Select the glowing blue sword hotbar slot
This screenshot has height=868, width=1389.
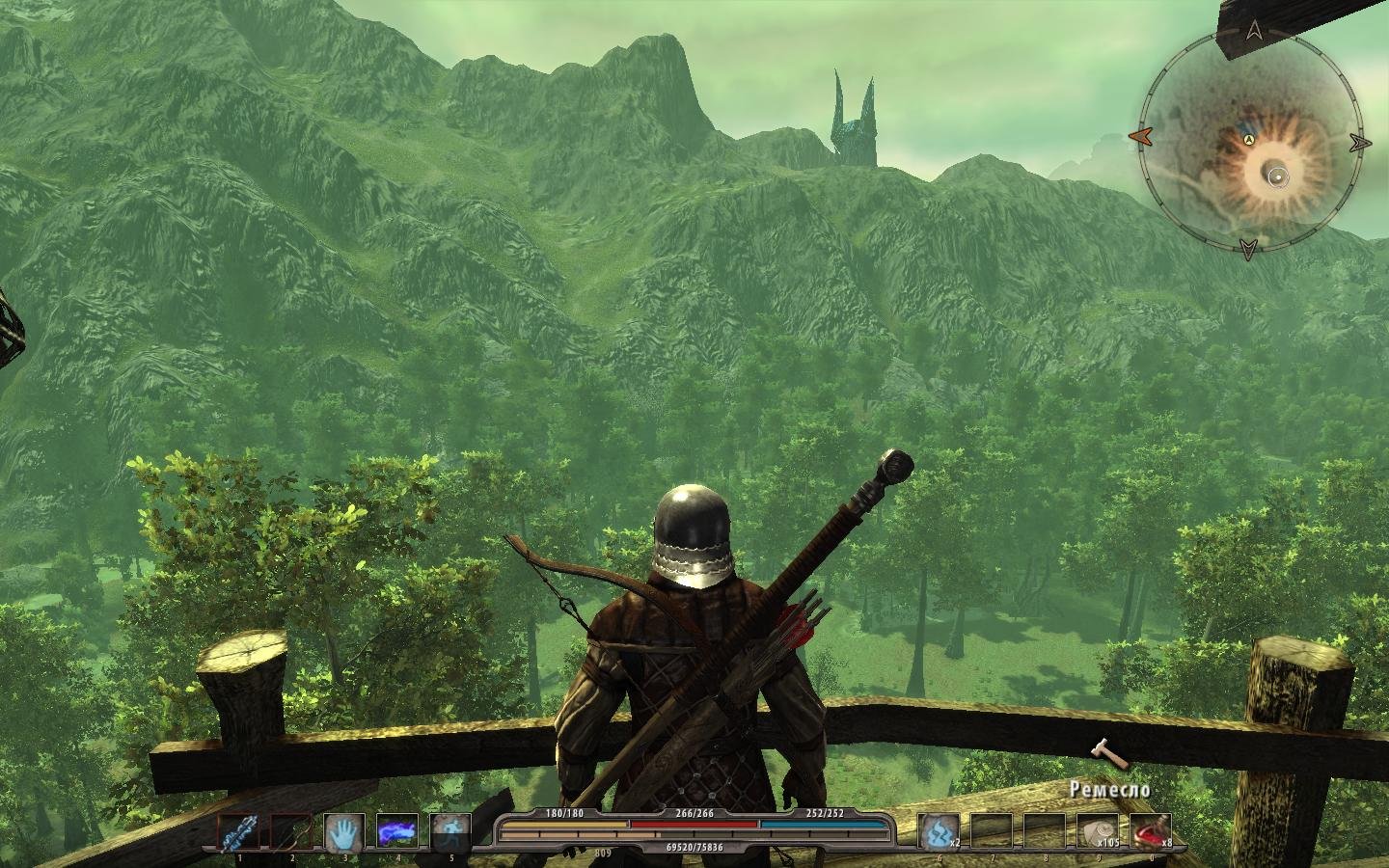coord(237,832)
